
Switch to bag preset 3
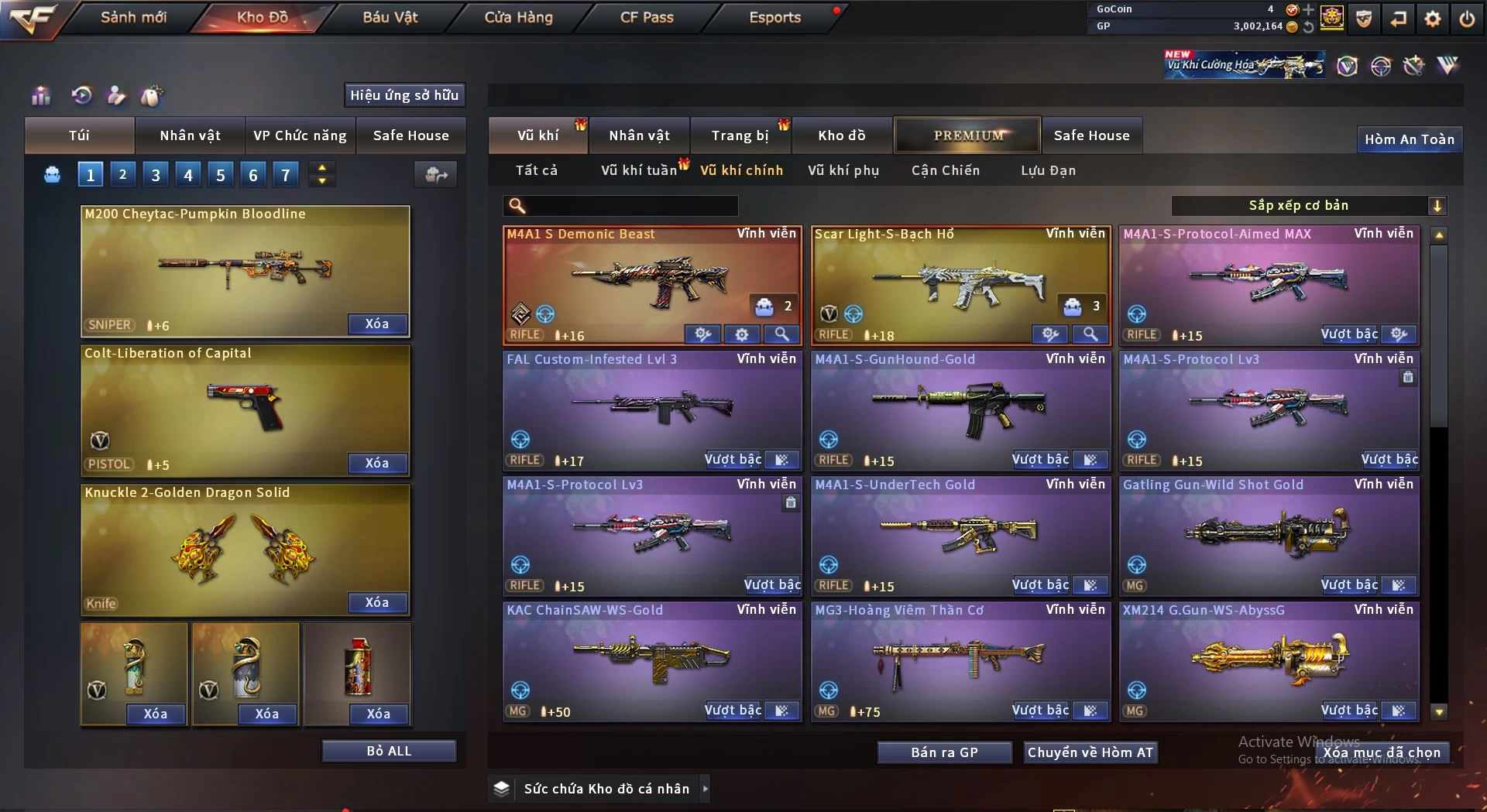[156, 175]
